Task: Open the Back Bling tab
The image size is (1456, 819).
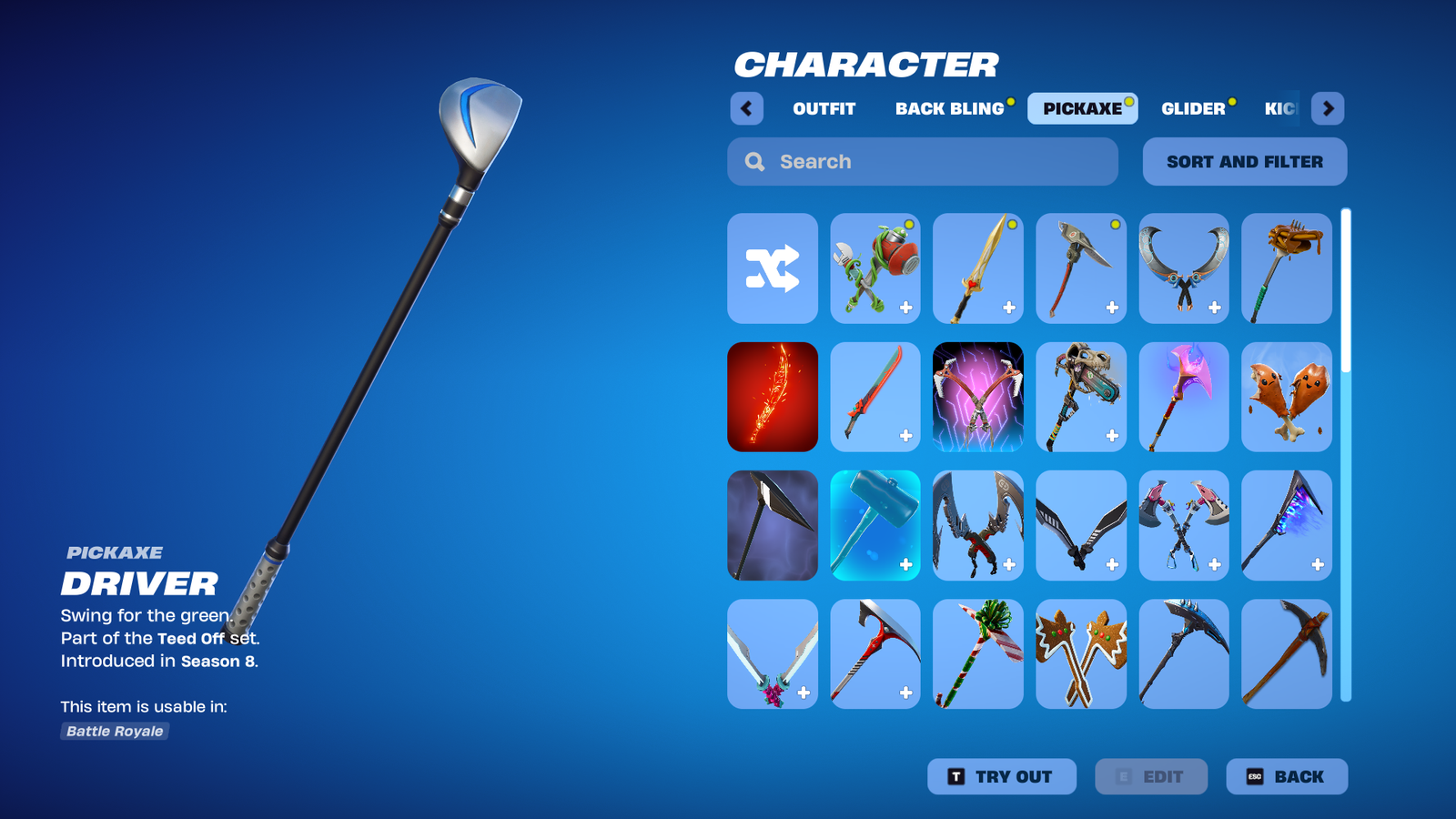Action: 949,108
